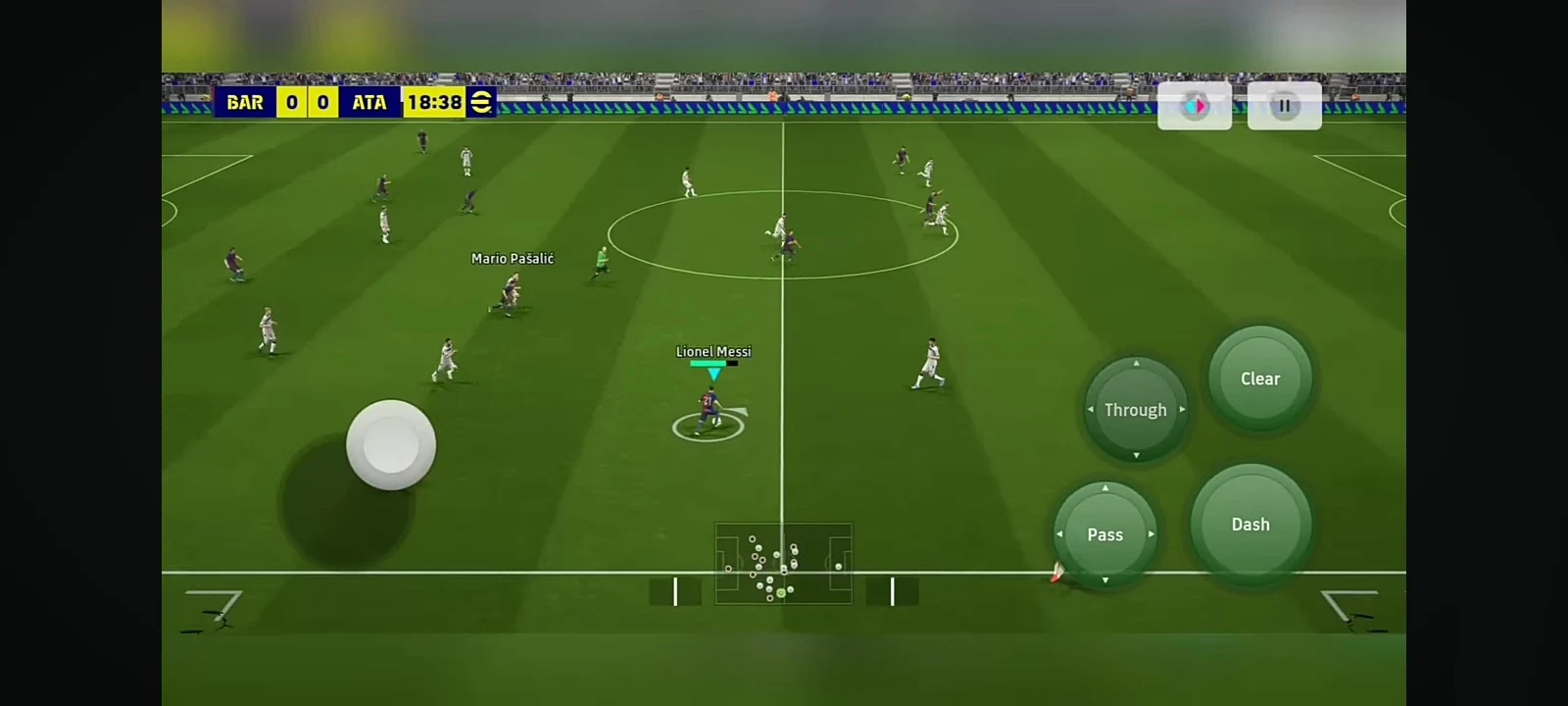Tap the pink and cyan highlight-recording icon
The height and width of the screenshot is (706, 1568).
pos(1195,105)
